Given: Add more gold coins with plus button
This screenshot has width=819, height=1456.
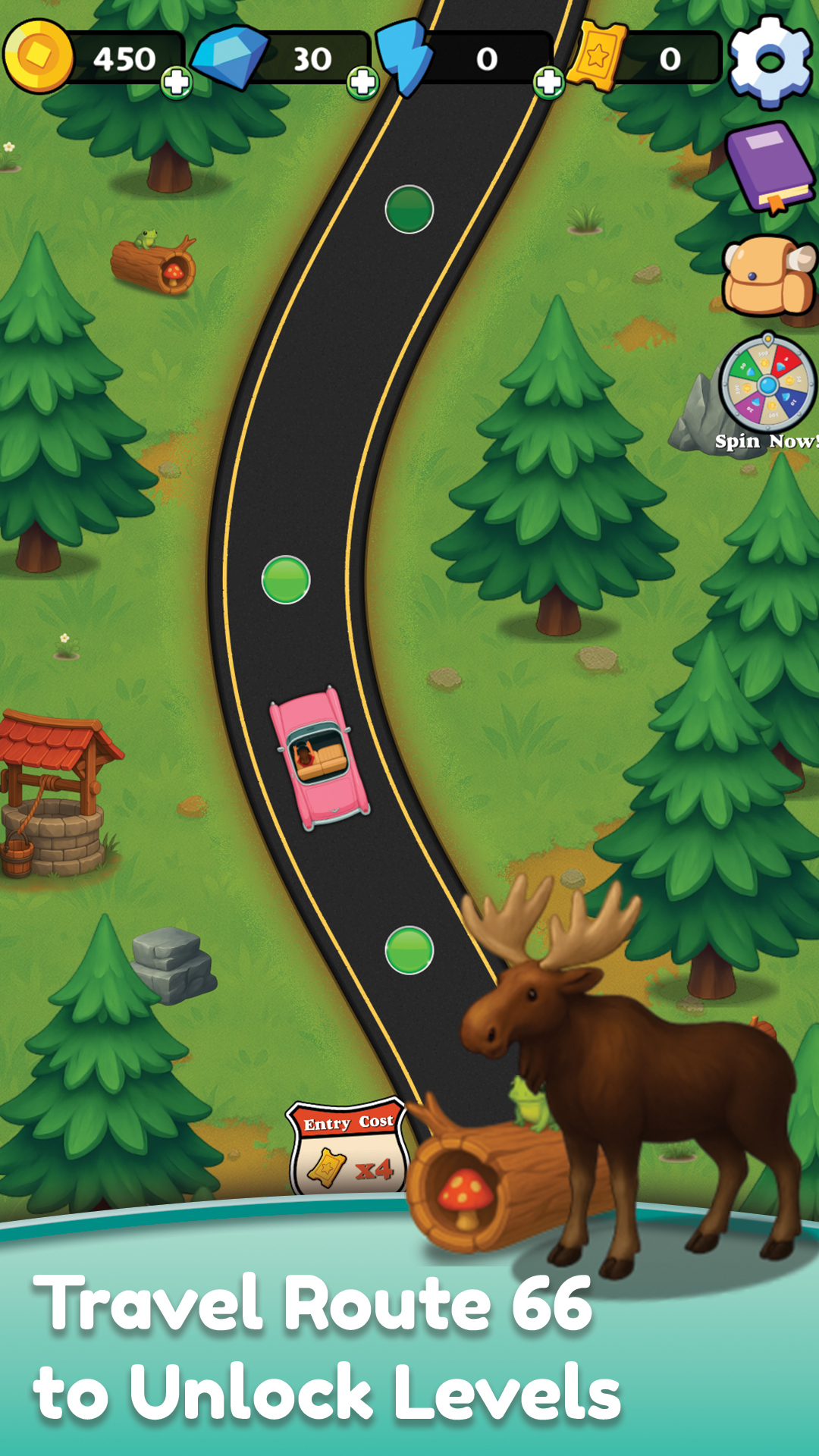Looking at the screenshot, I should coord(177,82).
